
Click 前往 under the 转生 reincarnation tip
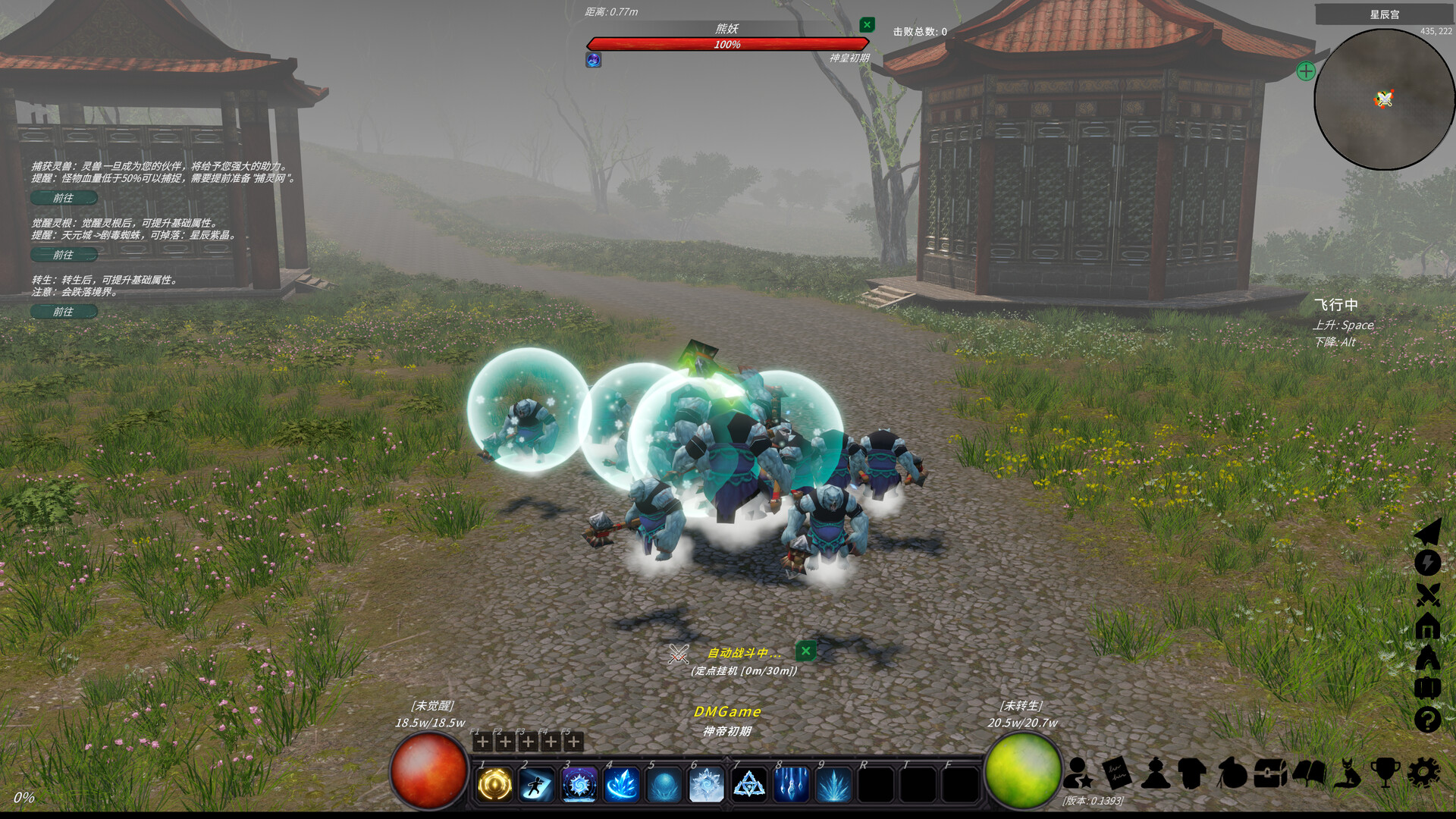click(65, 312)
